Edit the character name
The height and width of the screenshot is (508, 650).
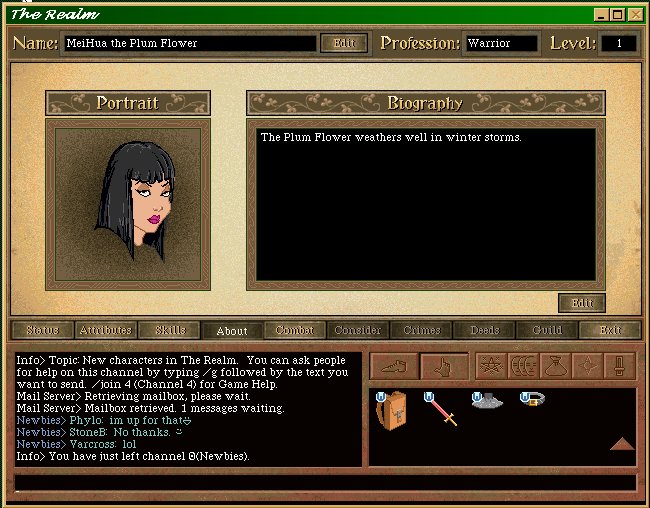(343, 43)
